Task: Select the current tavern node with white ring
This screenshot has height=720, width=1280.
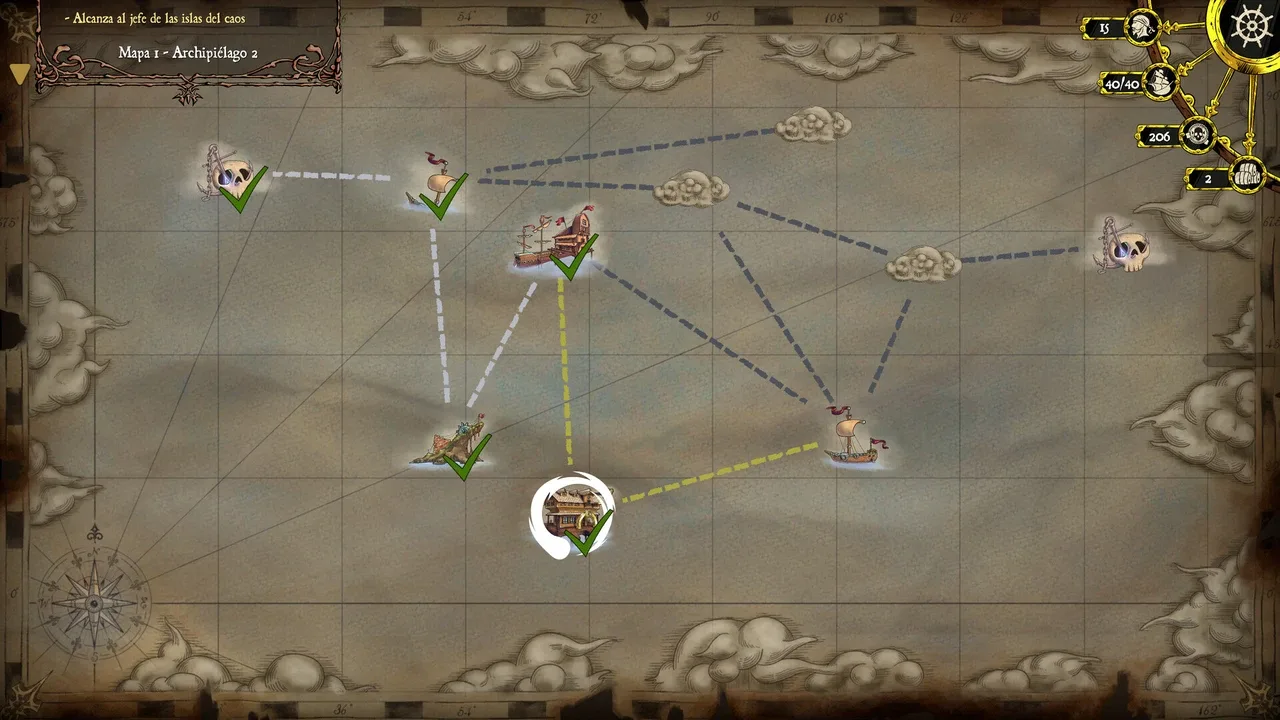Action: 572,514
